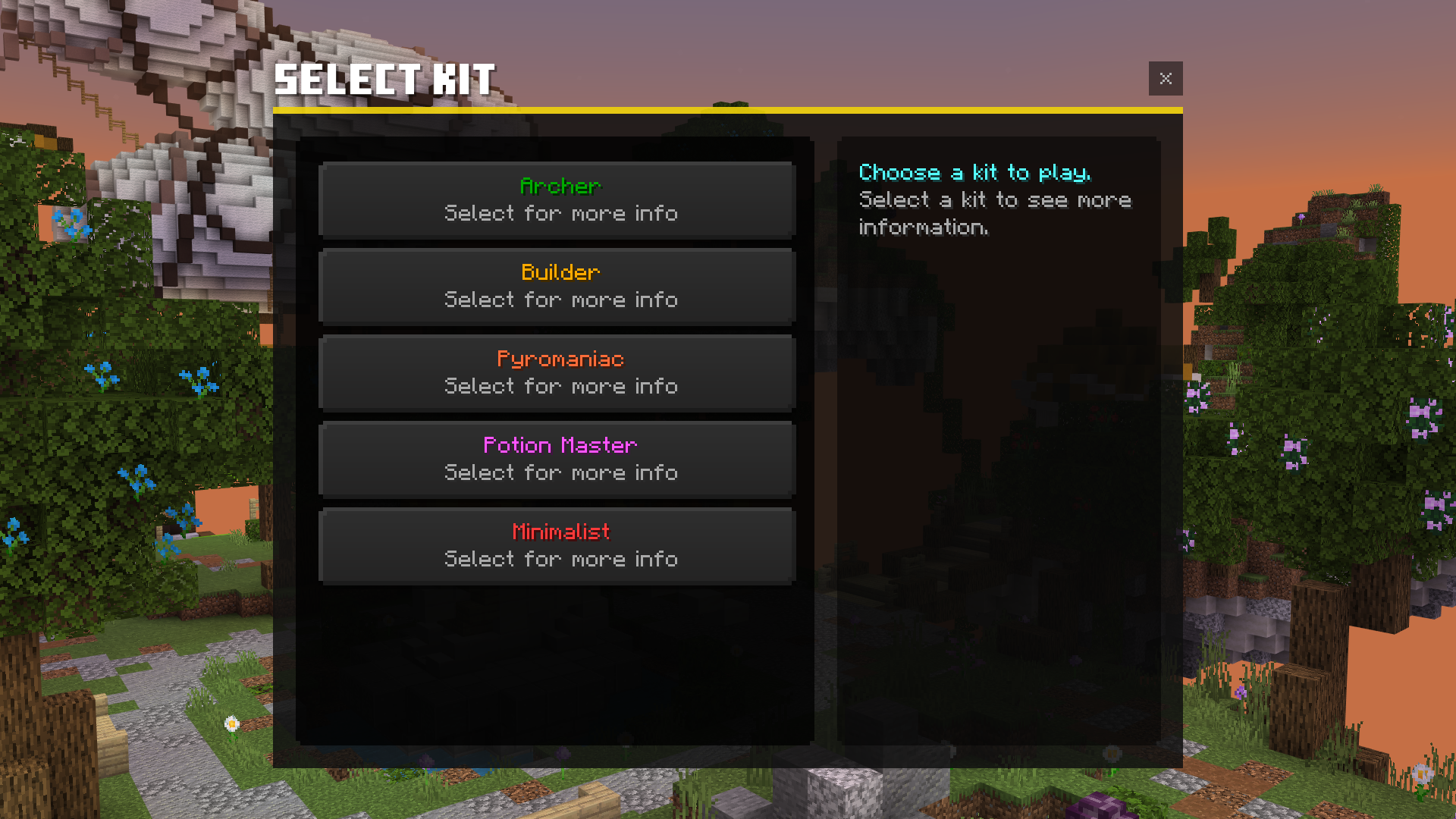Click the yellow divider bar under the title
1456x819 pixels.
(x=728, y=111)
